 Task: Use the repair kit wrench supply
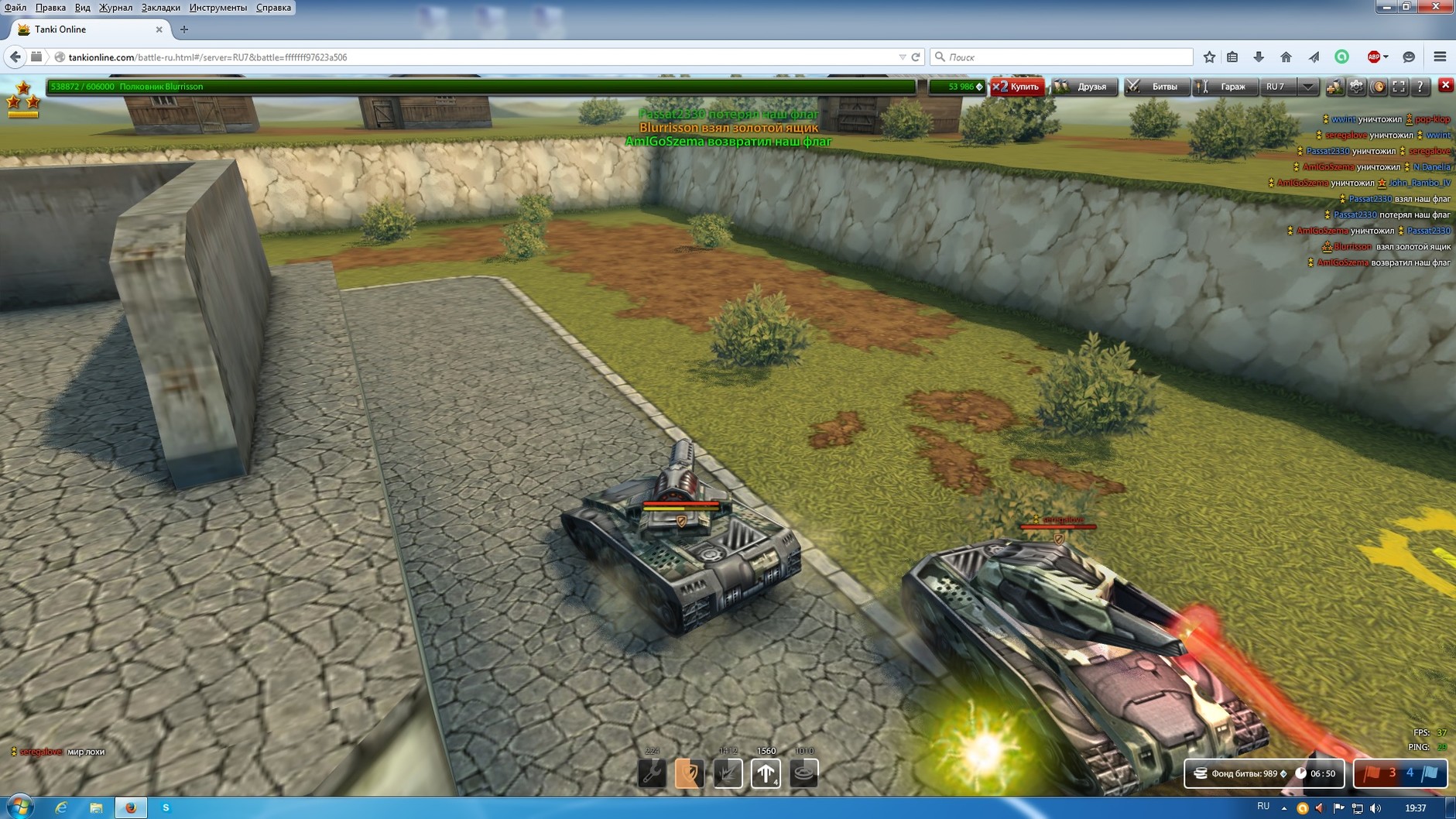[x=652, y=773]
